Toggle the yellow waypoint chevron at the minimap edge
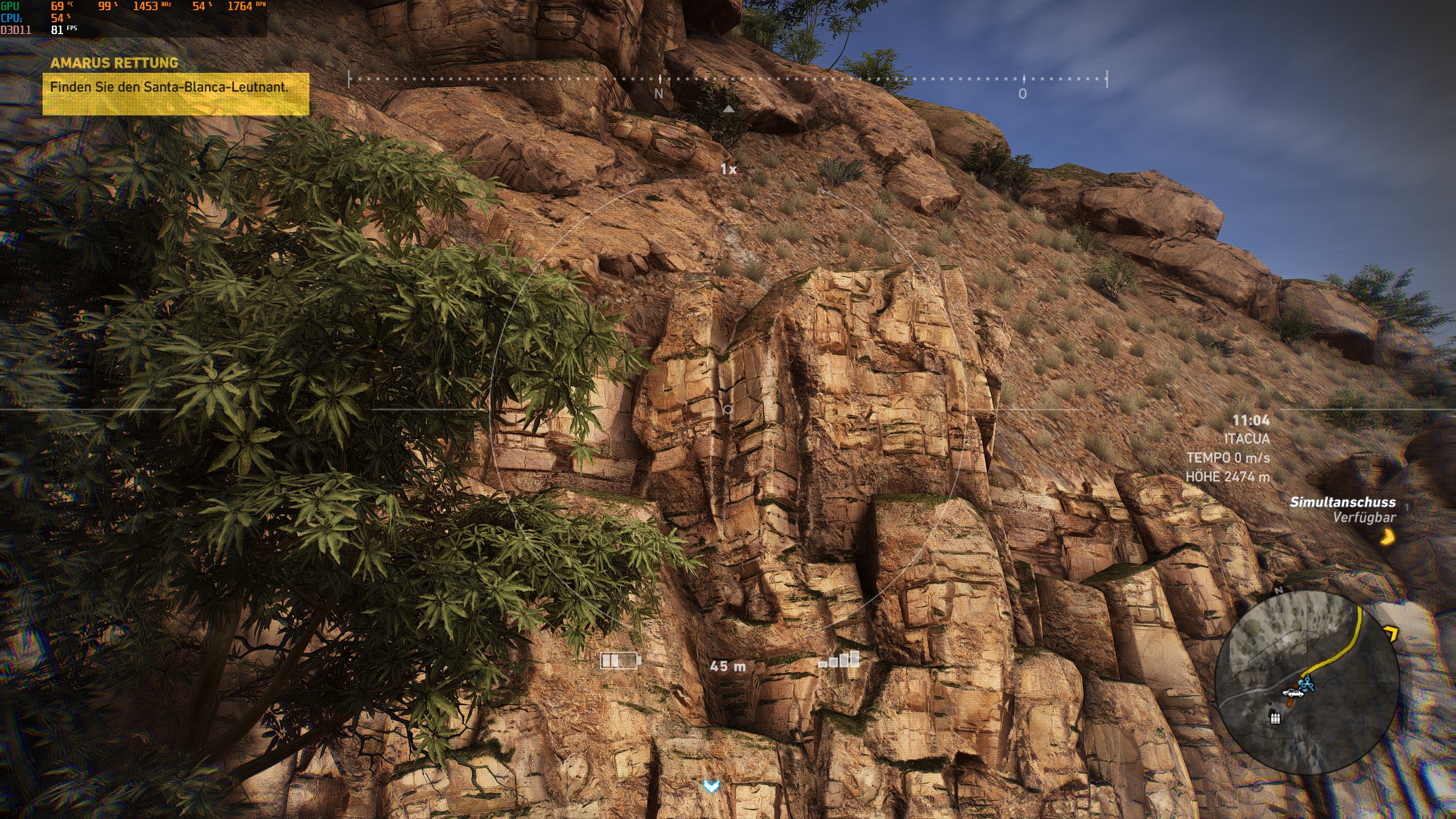Viewport: 1456px width, 819px height. (1391, 632)
